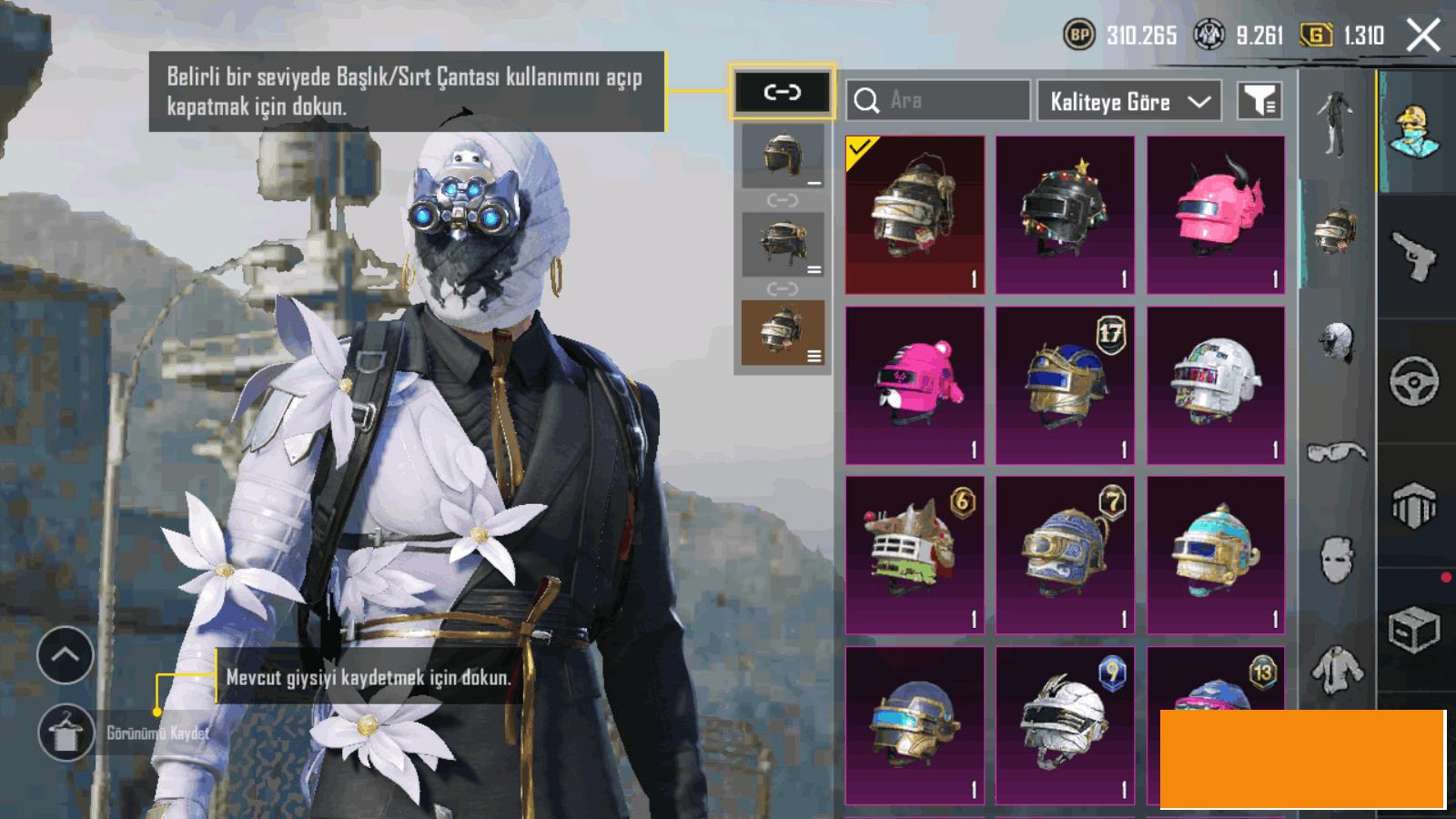Choose the white glitter helmet
Screen dimensions: 1456x819
click(x=1216, y=385)
